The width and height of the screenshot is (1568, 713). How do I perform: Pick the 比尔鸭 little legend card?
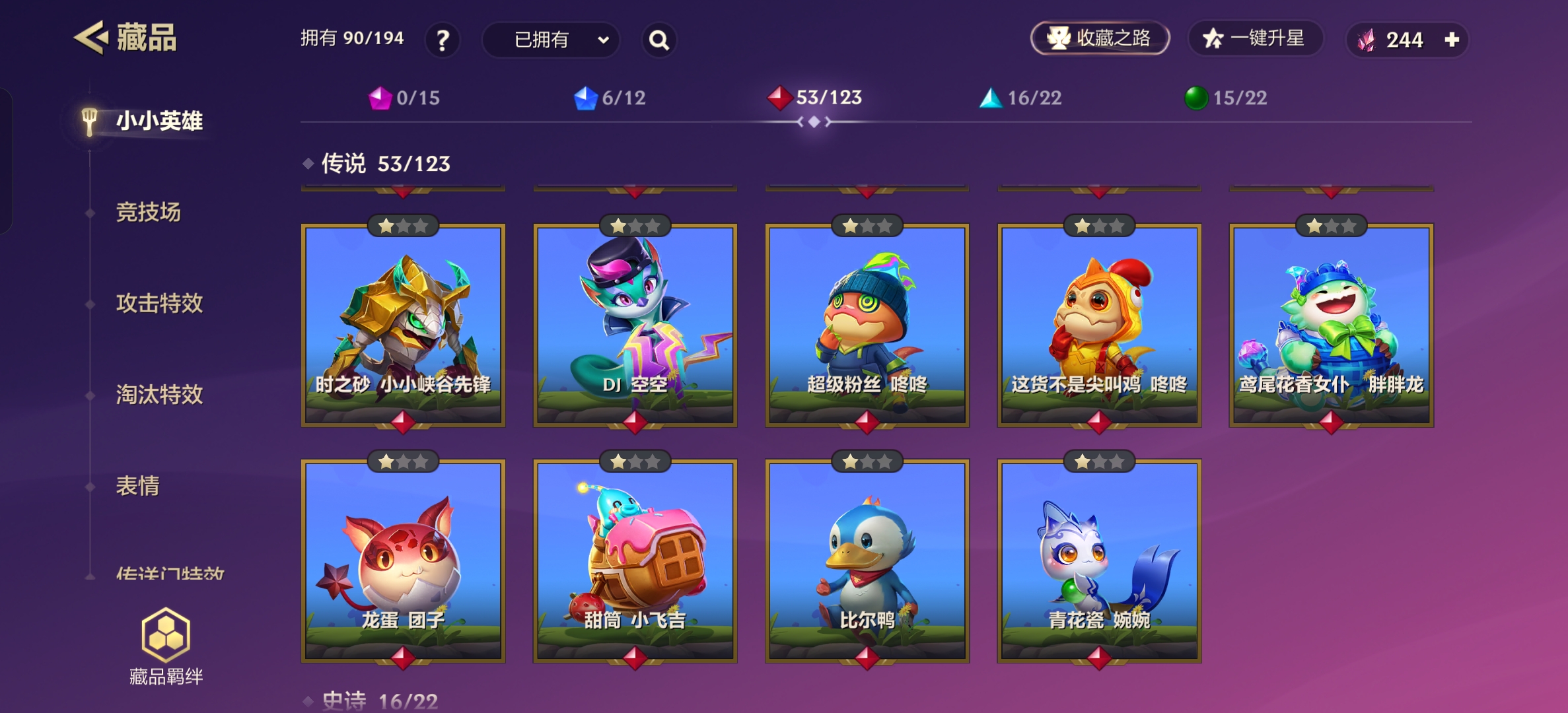(867, 560)
